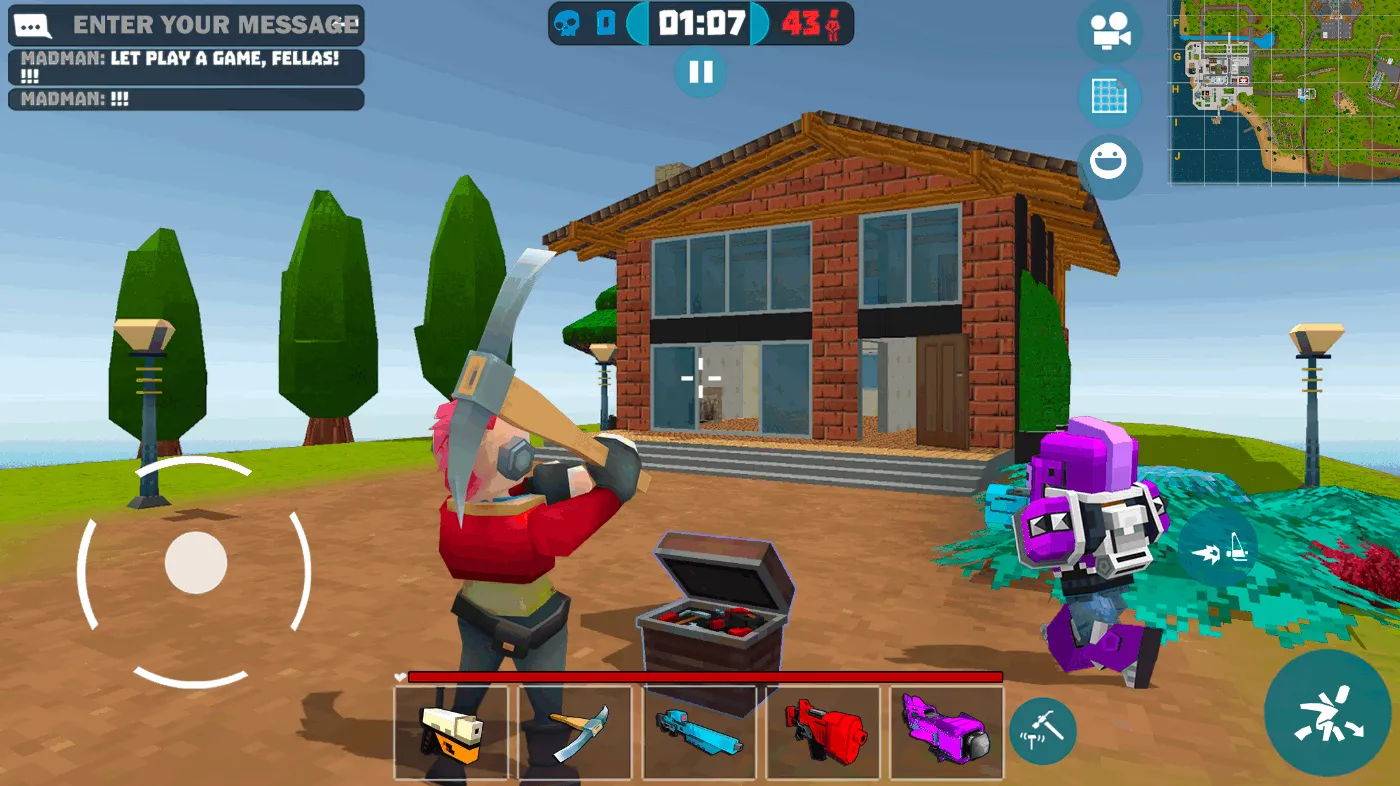
Task: Tap the virtual movement joystick
Action: point(195,563)
